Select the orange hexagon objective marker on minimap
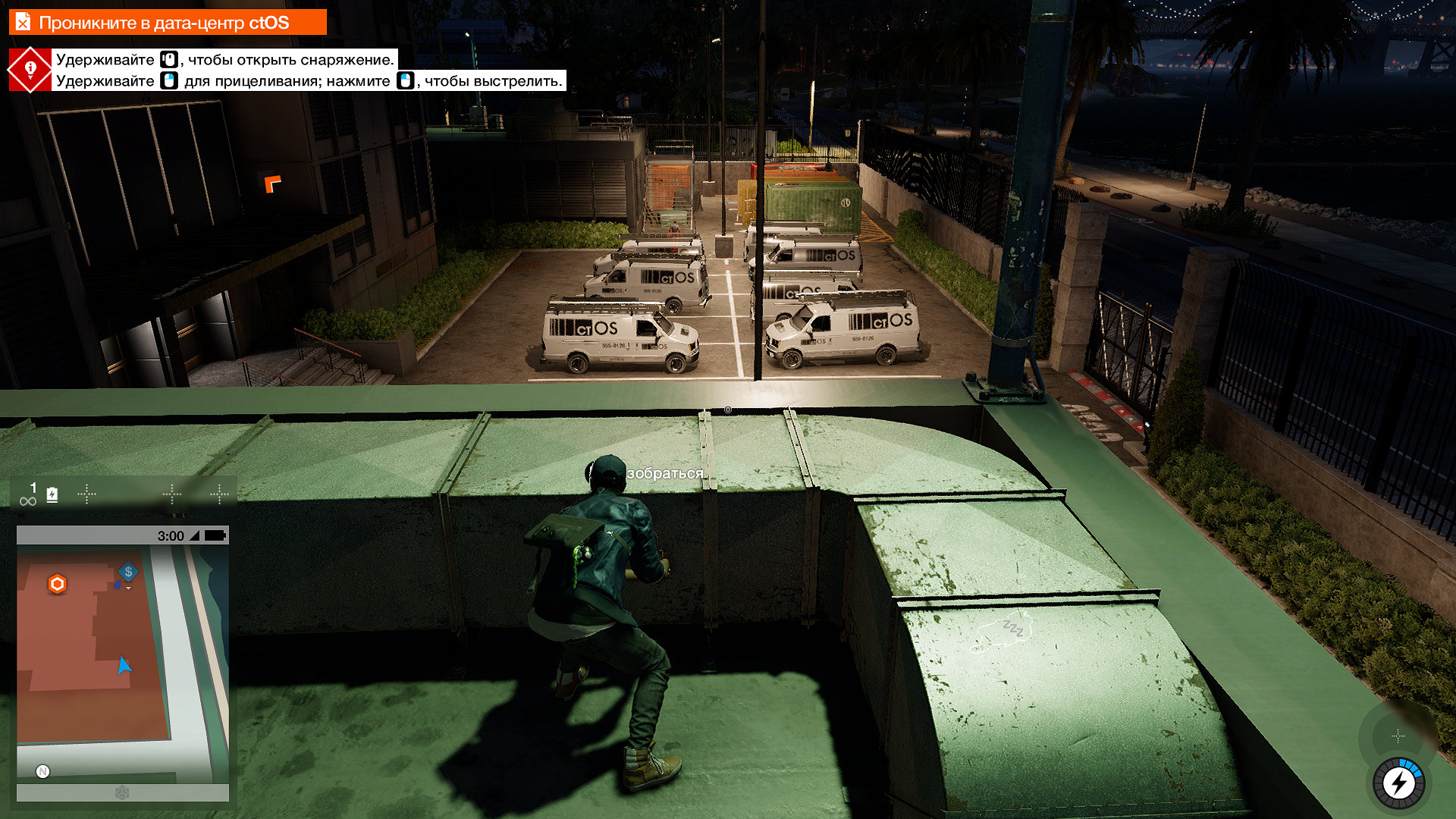 click(58, 584)
